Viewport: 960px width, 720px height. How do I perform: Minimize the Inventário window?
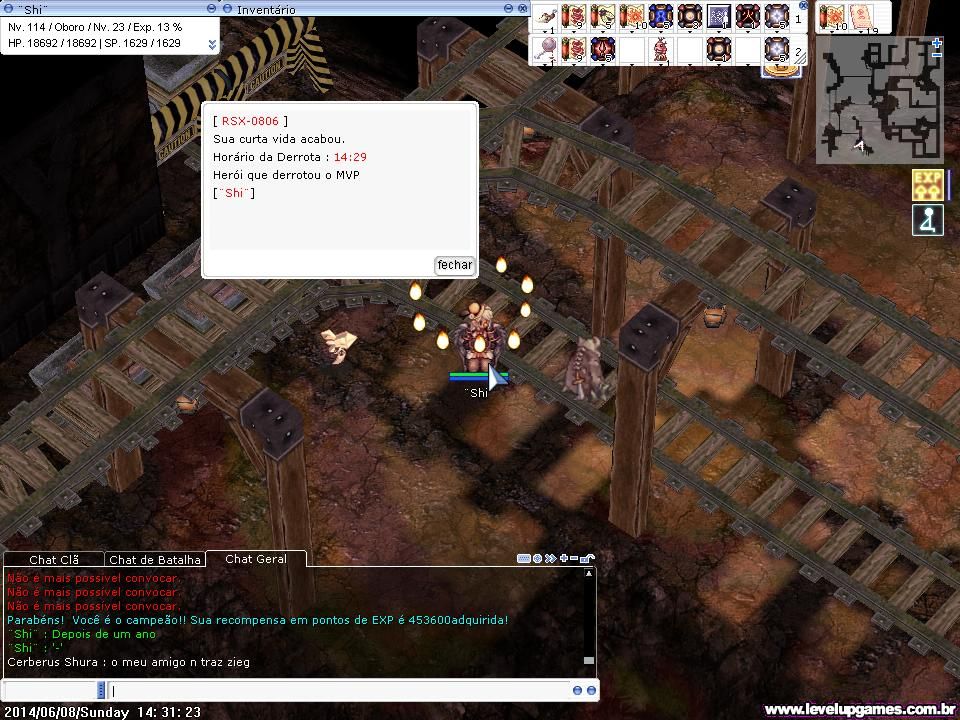pyautogui.click(x=509, y=9)
